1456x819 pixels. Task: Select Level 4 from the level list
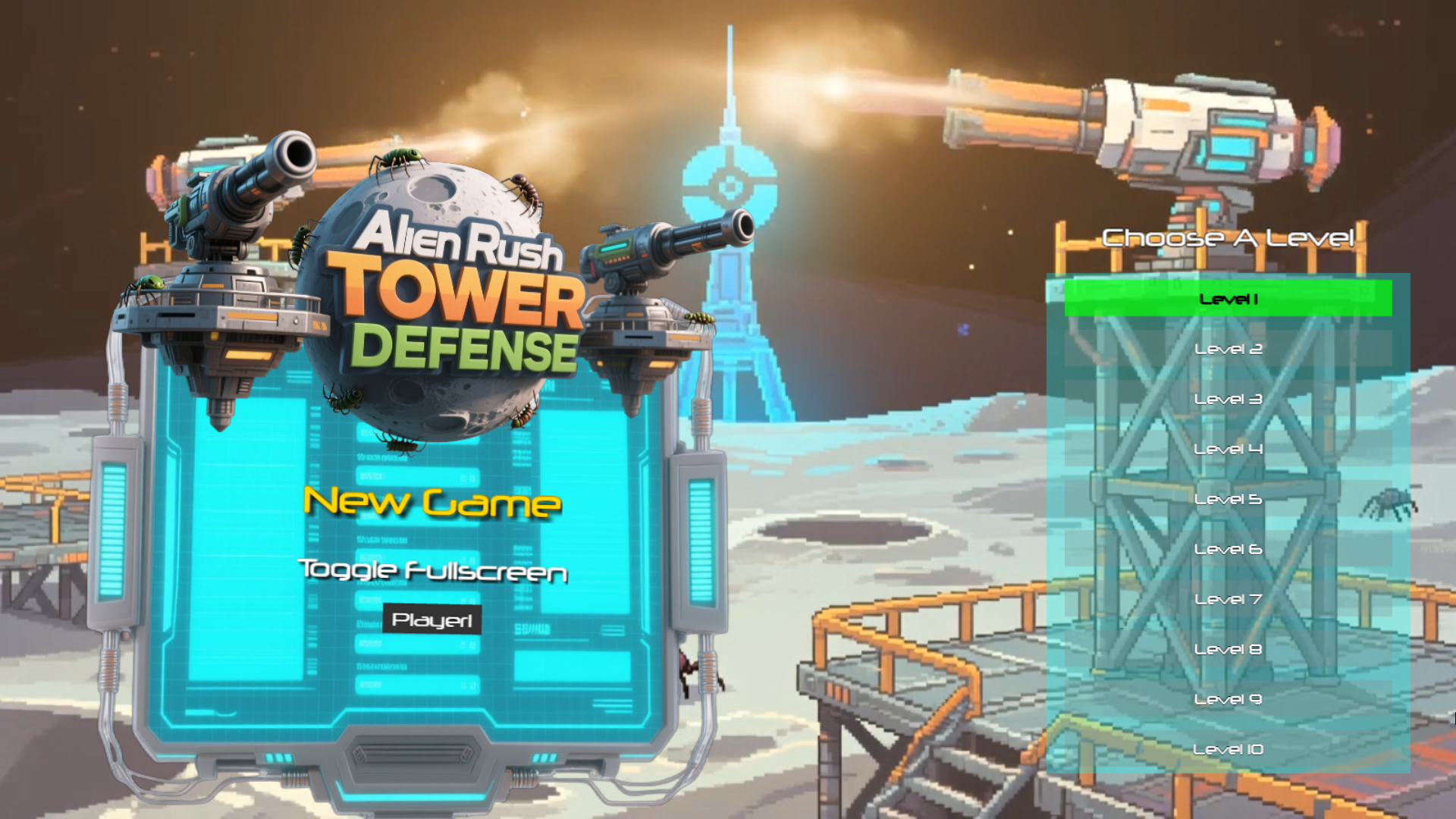1228,449
